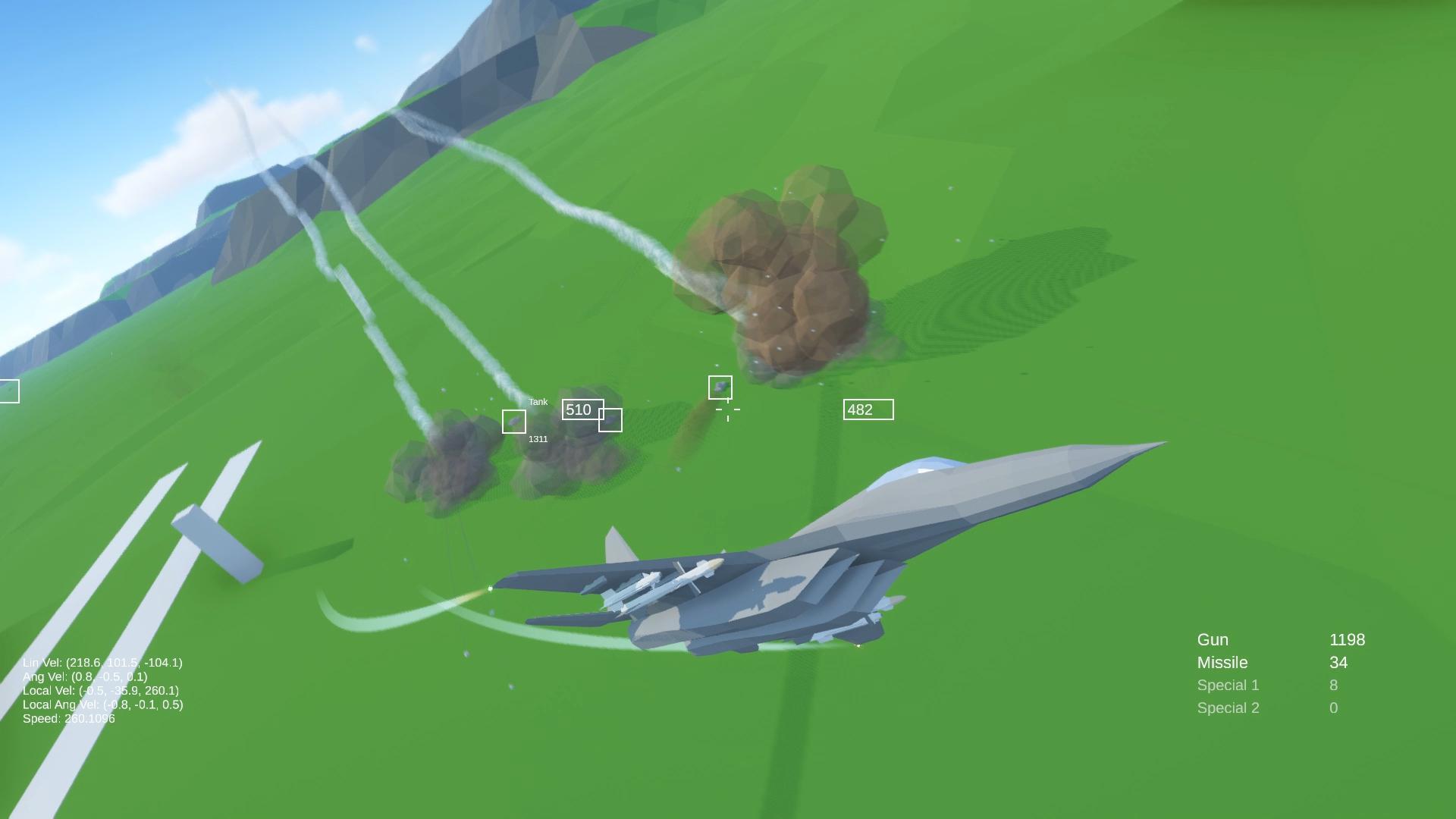Image resolution: width=1456 pixels, height=819 pixels.
Task: Select the Gun weapon entry
Action: (x=1213, y=639)
